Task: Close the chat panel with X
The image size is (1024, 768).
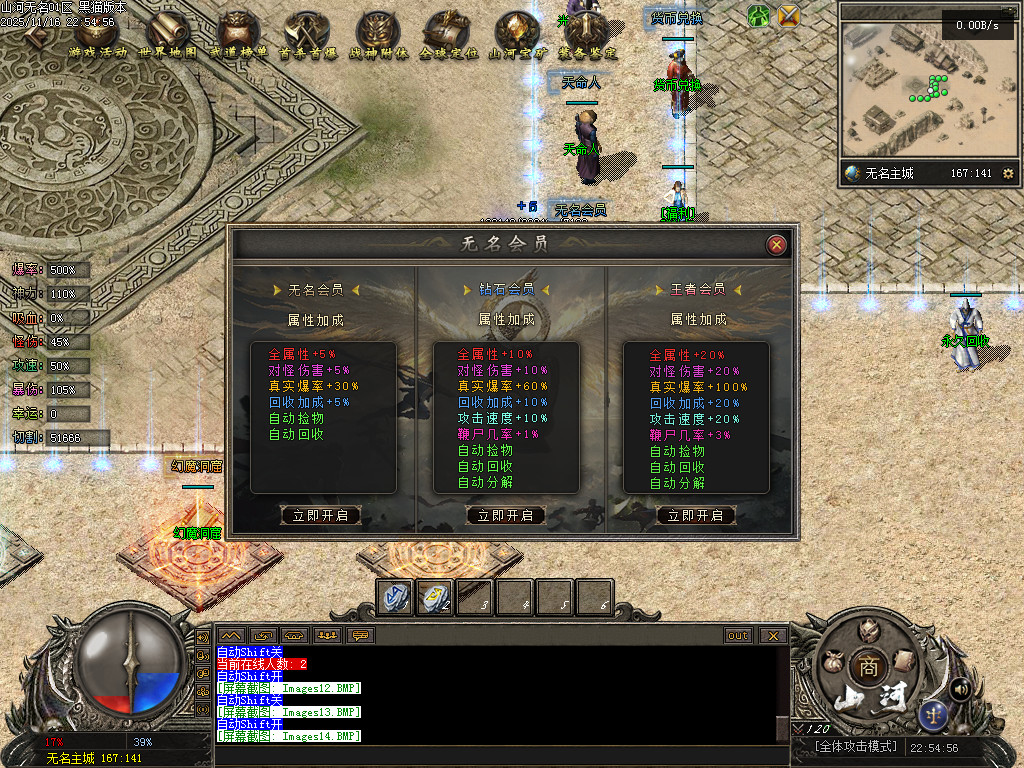Action: pos(773,636)
